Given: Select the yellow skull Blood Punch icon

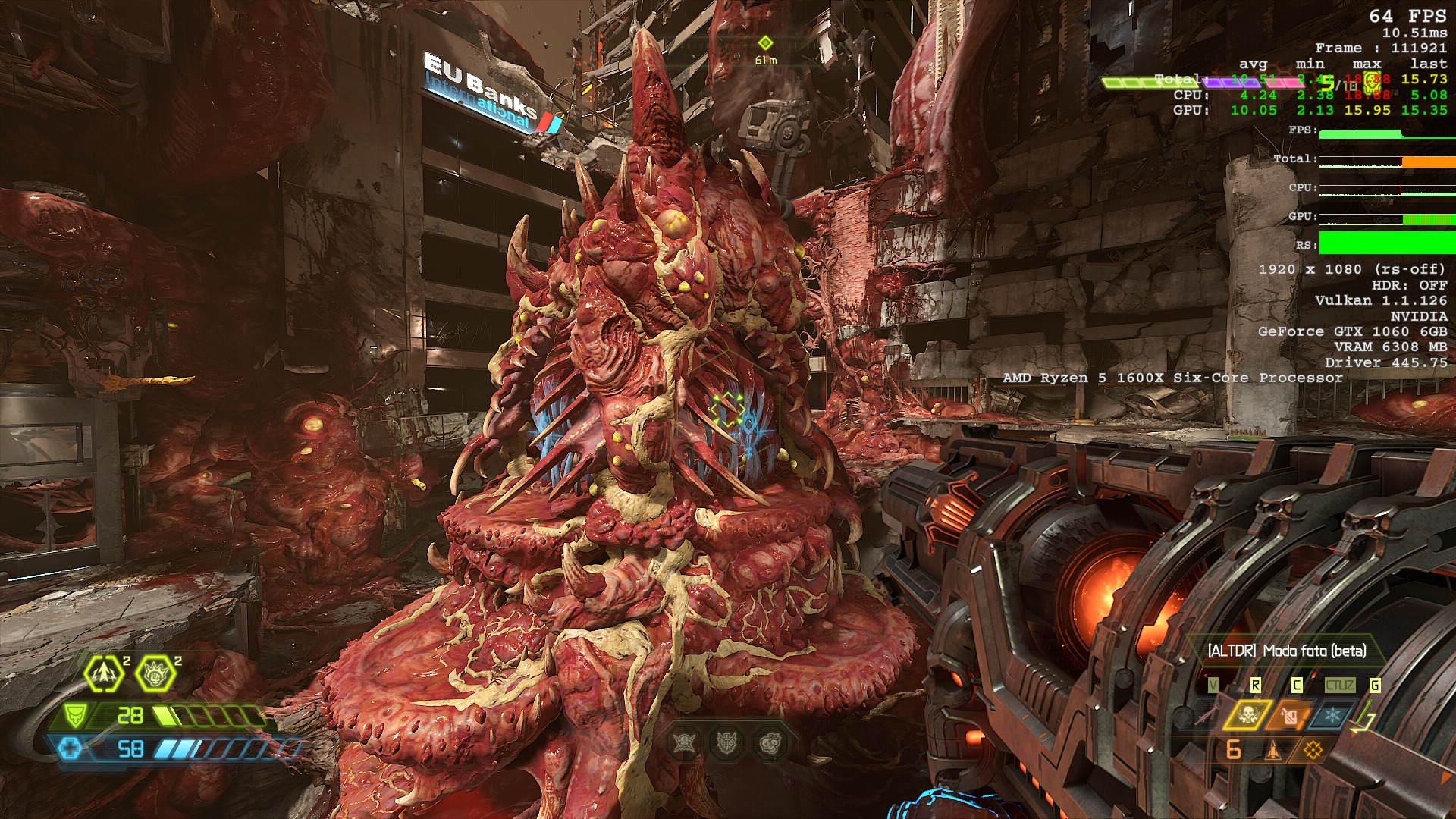Looking at the screenshot, I should pyautogui.click(x=1247, y=714).
